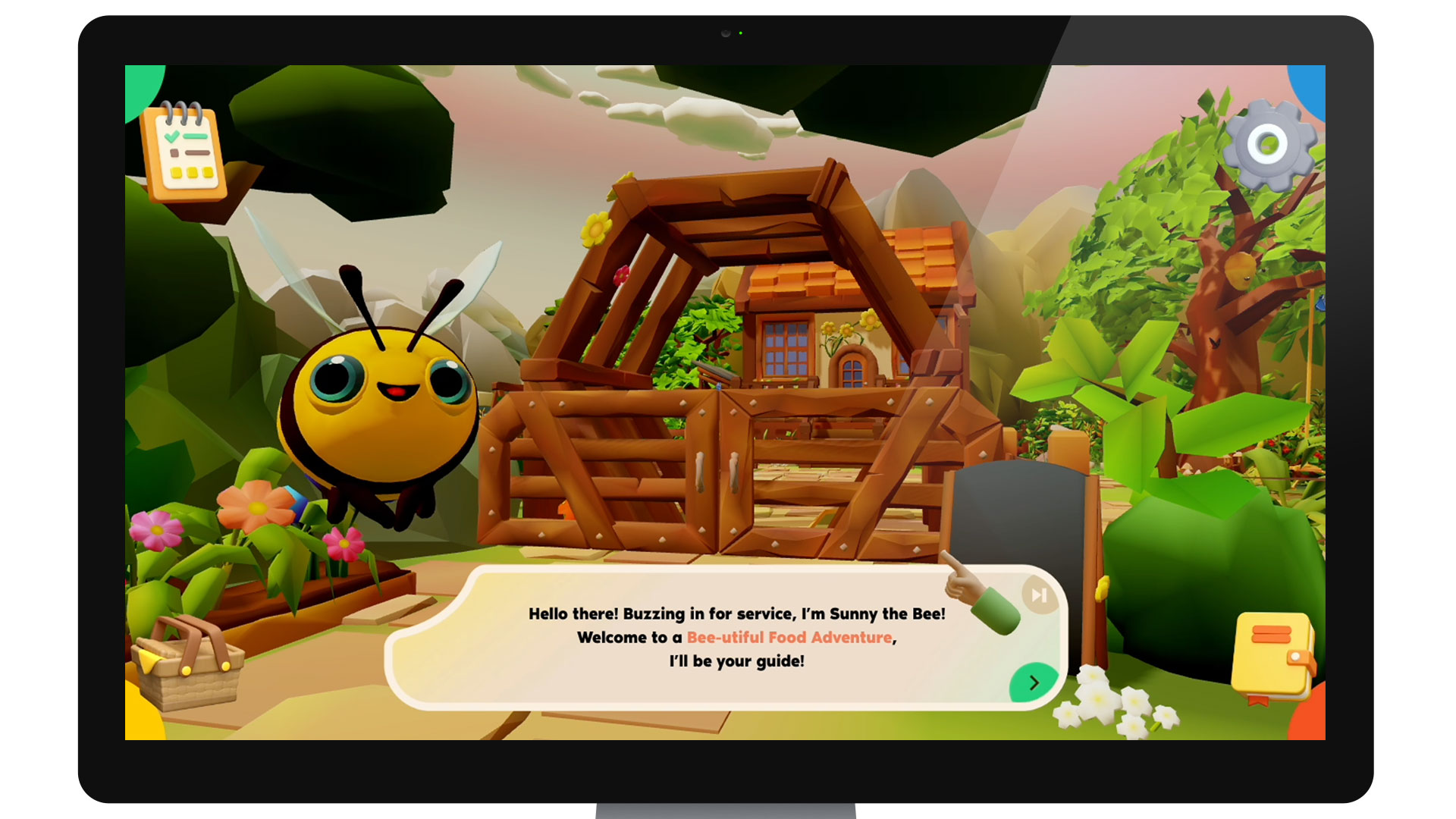This screenshot has height=819, width=1456.
Task: Open the gear settings menu
Action: tap(1269, 144)
